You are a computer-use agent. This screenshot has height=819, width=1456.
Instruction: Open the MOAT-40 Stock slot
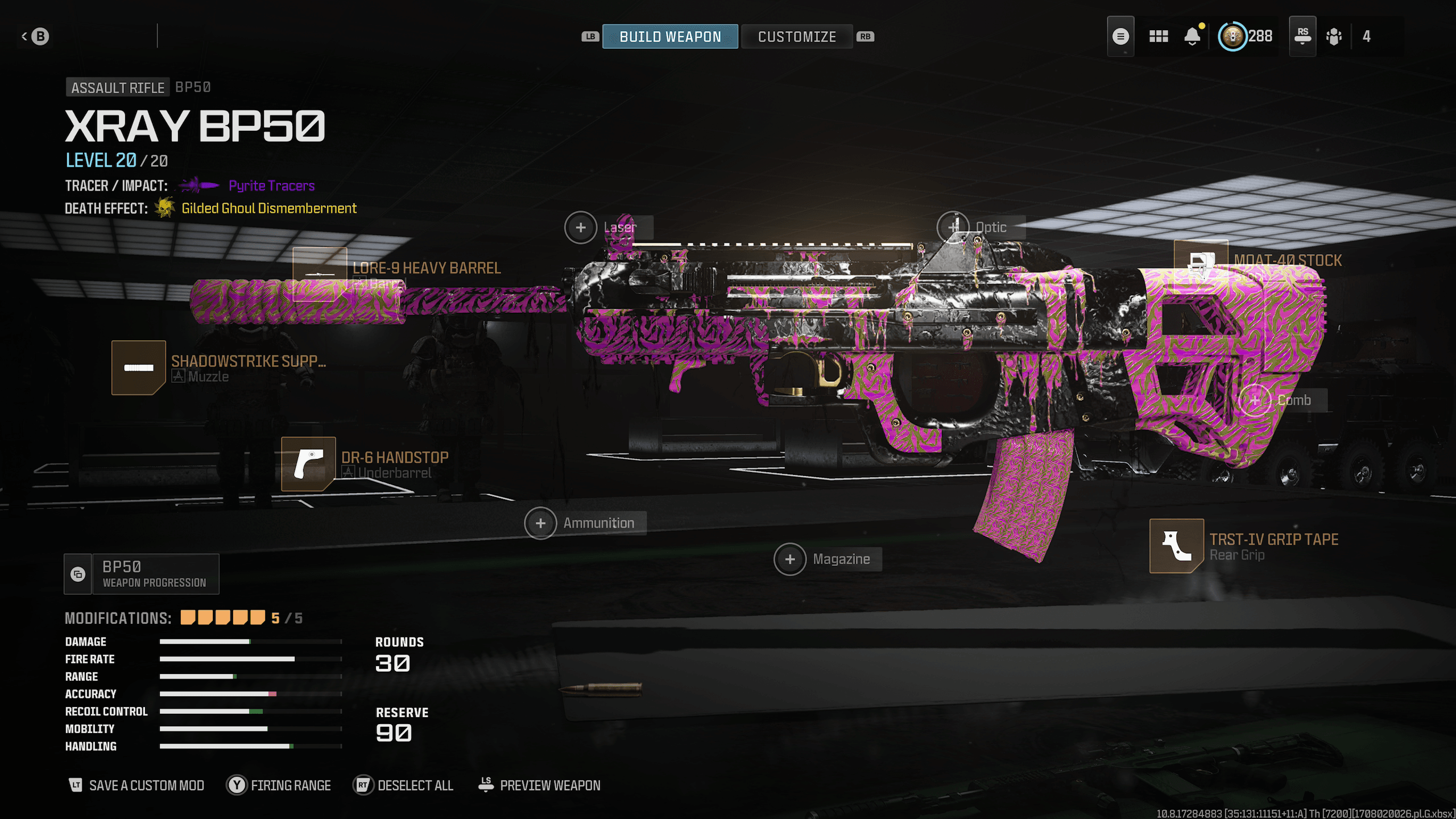(x=1201, y=263)
